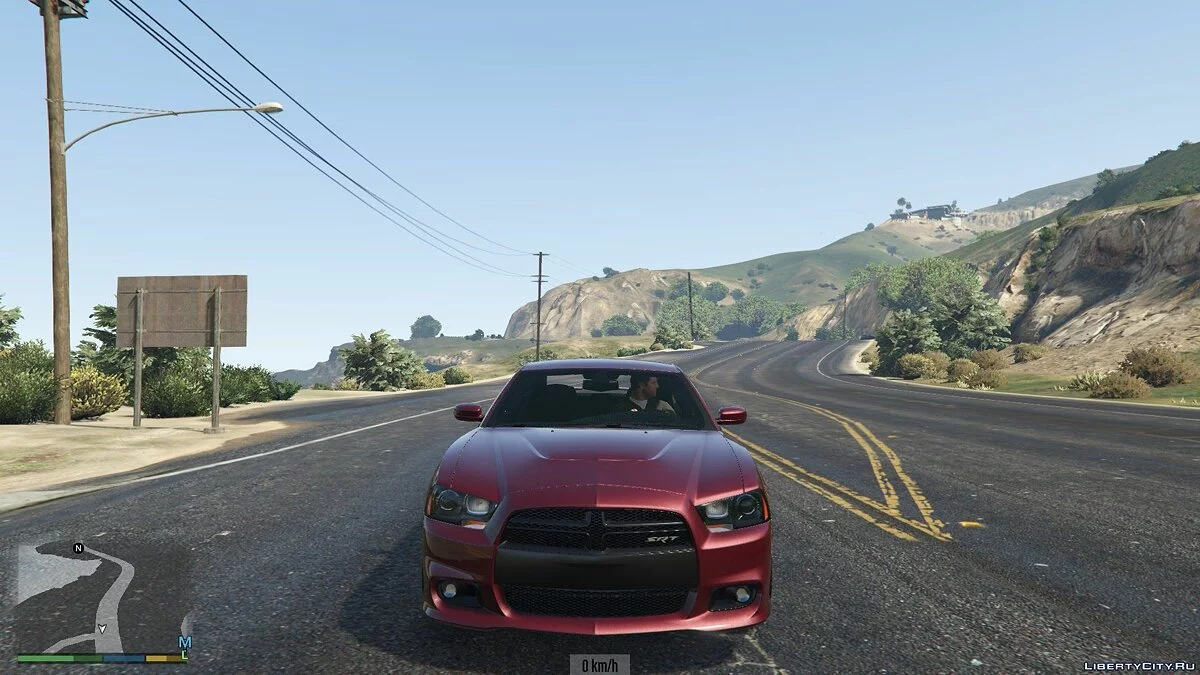Click the player arrow on the minimap

point(101,629)
